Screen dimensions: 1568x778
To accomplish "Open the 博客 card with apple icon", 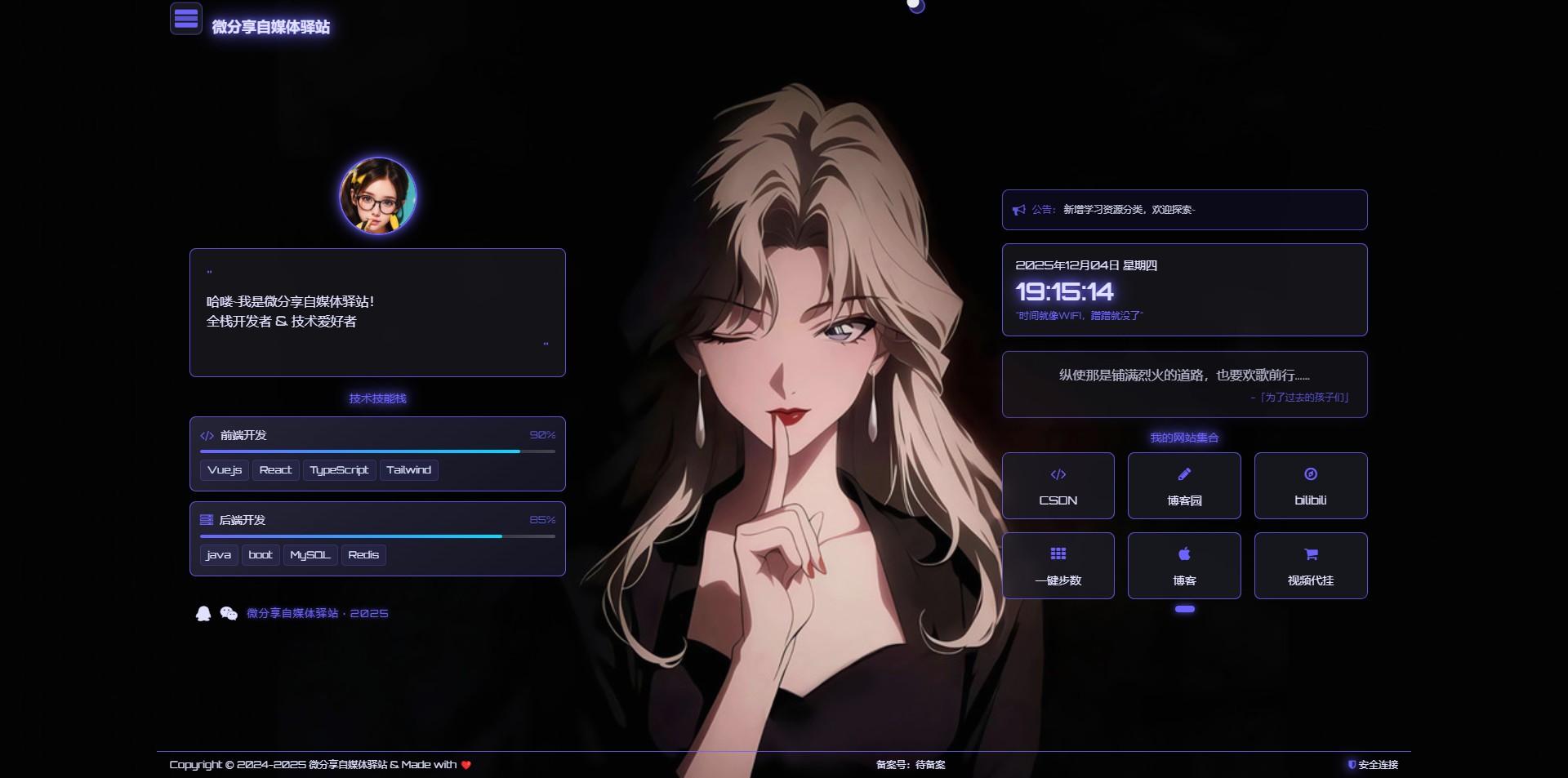I will pos(1184,566).
